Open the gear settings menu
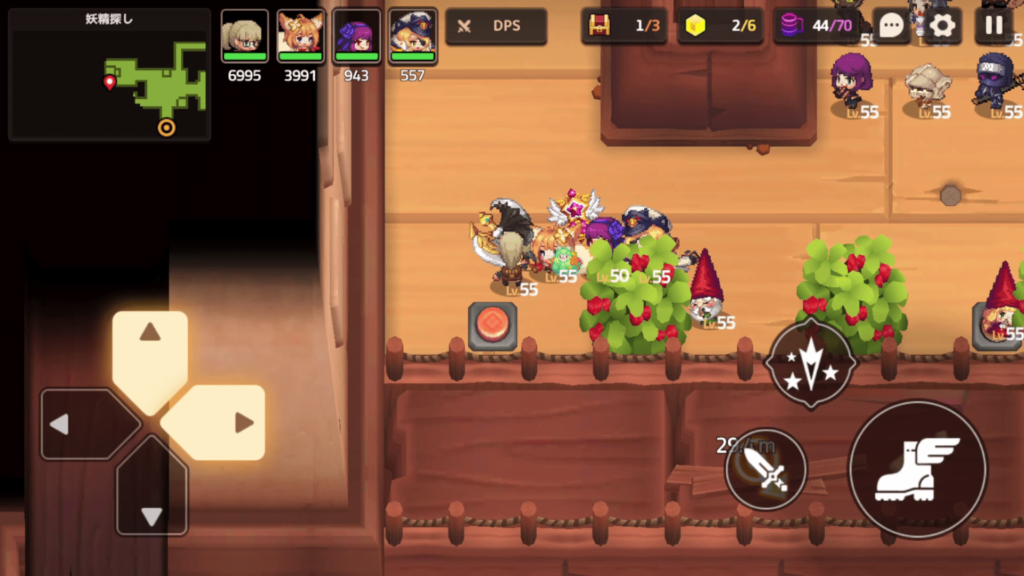This screenshot has height=576, width=1024. [942, 27]
